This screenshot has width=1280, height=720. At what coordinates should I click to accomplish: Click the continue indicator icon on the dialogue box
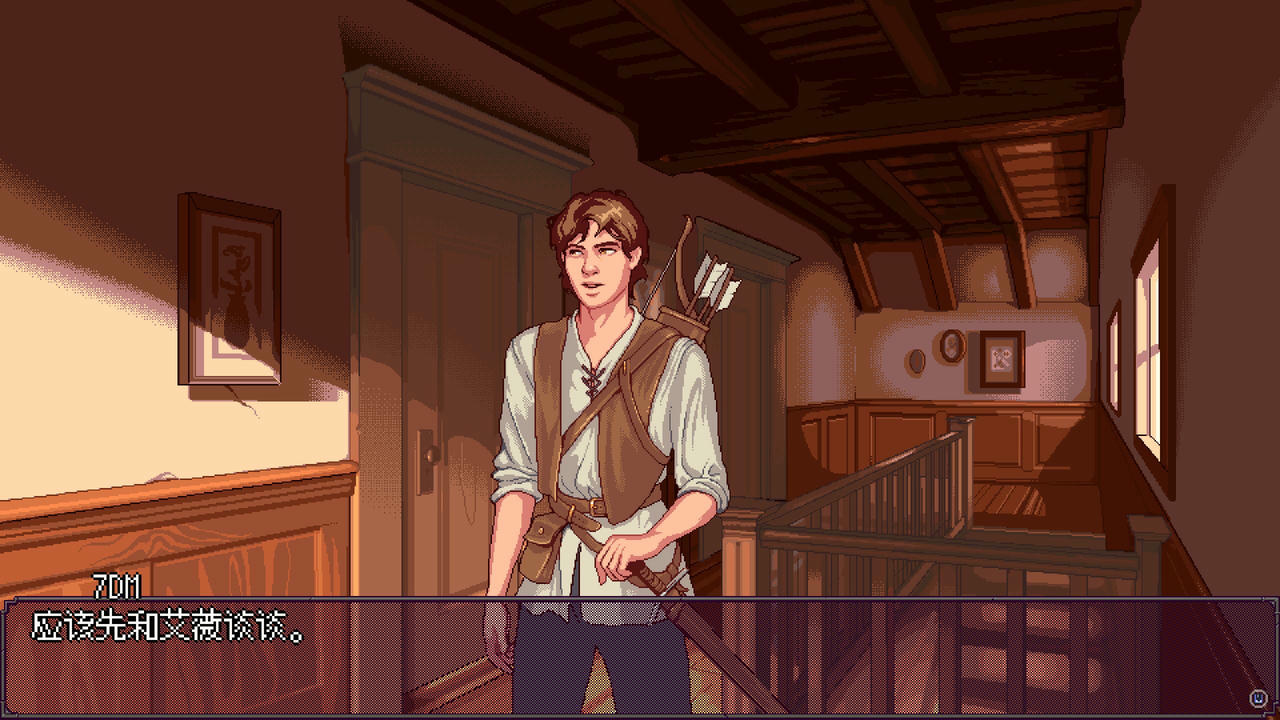[x=1258, y=697]
